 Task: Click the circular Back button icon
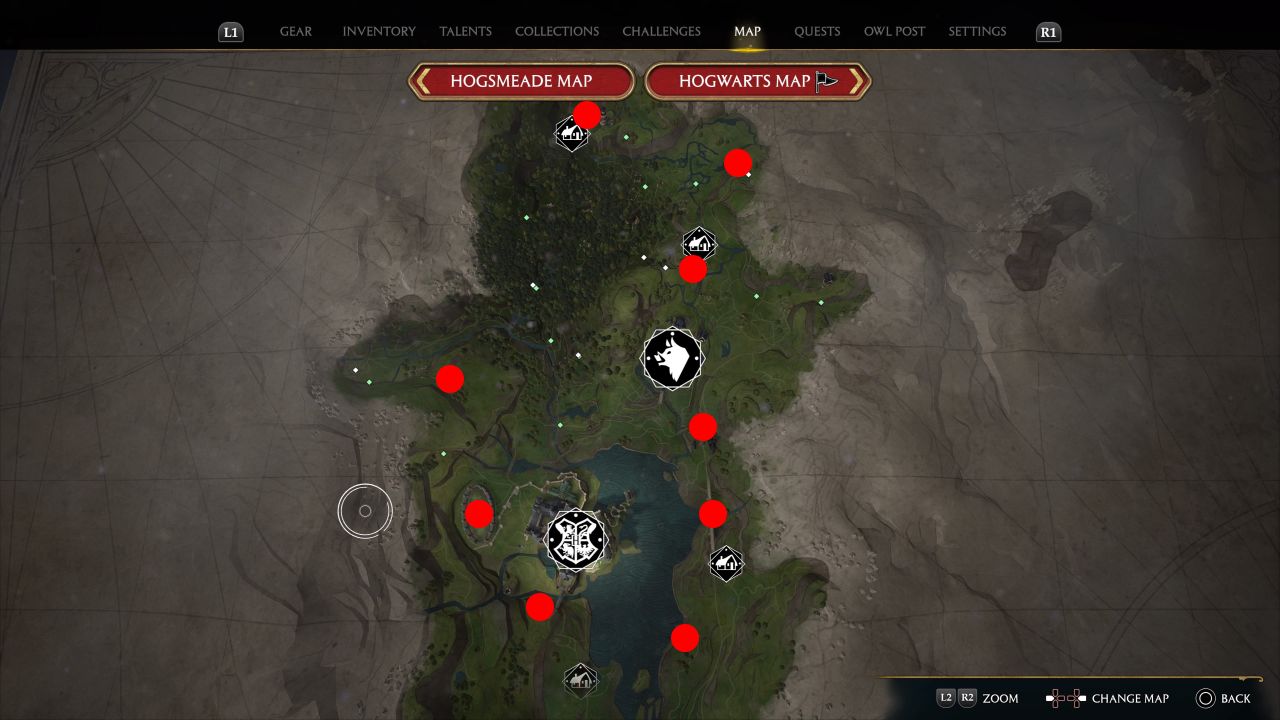1206,697
